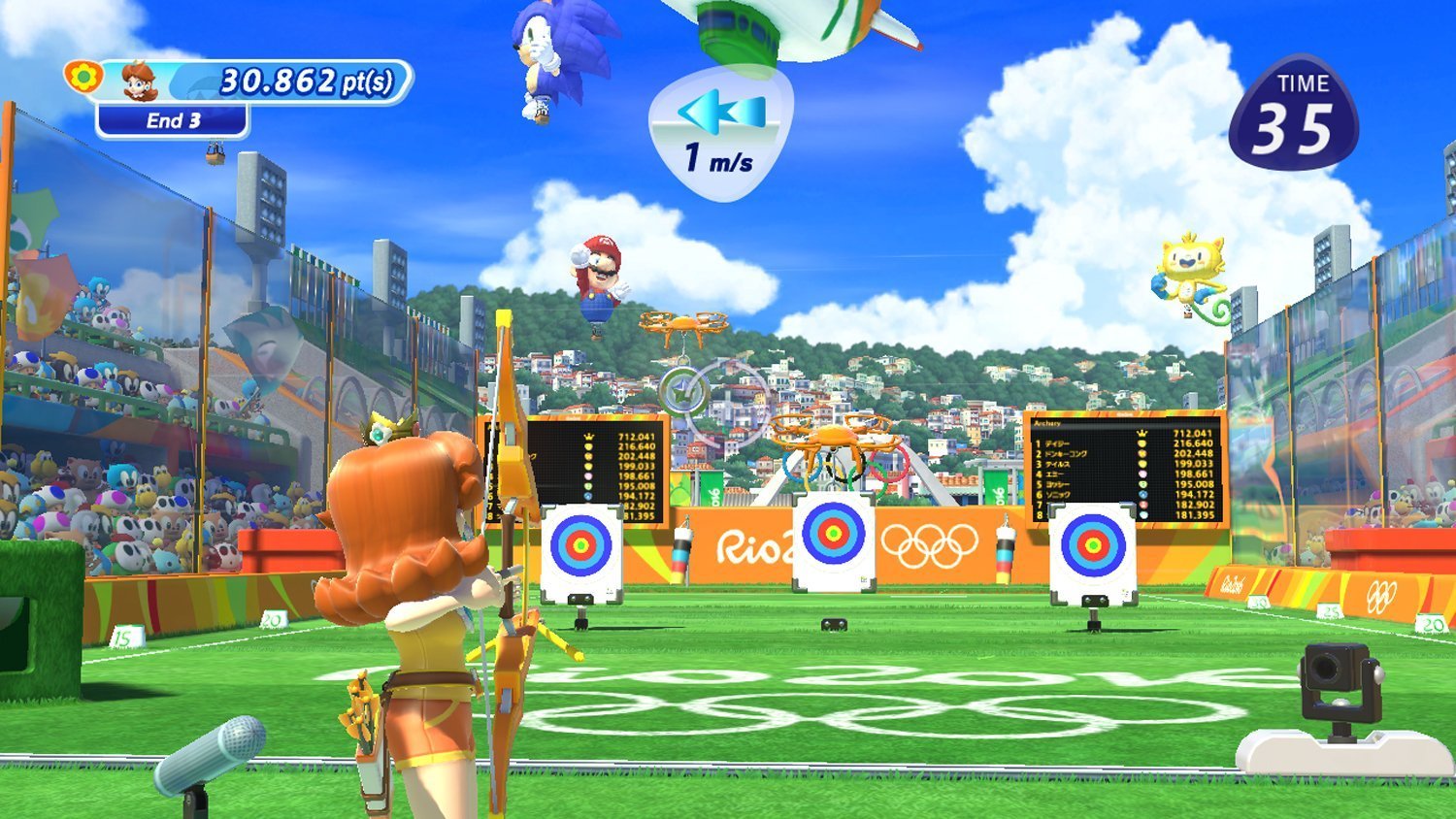The width and height of the screenshot is (1456, 819).
Task: Click the wind direction arrow indicator
Action: point(721,112)
